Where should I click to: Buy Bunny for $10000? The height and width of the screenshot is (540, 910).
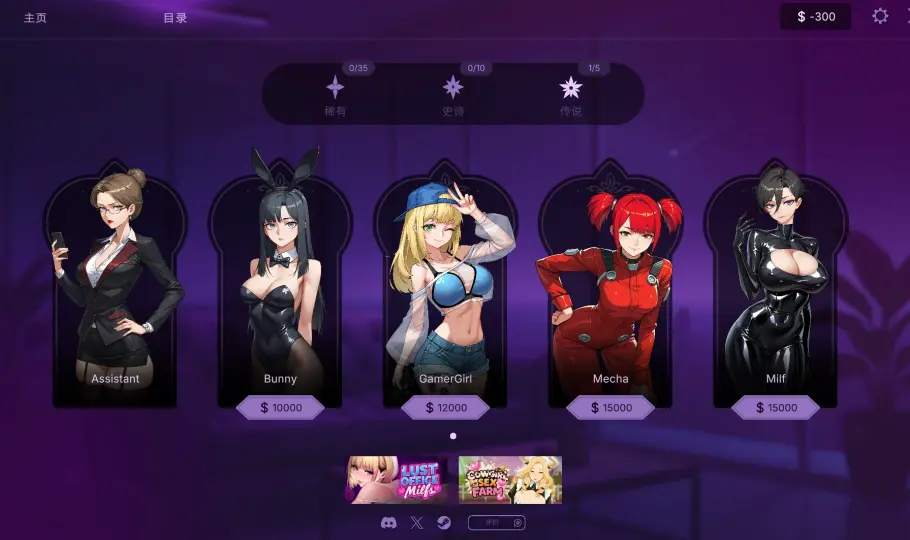pyautogui.click(x=280, y=408)
